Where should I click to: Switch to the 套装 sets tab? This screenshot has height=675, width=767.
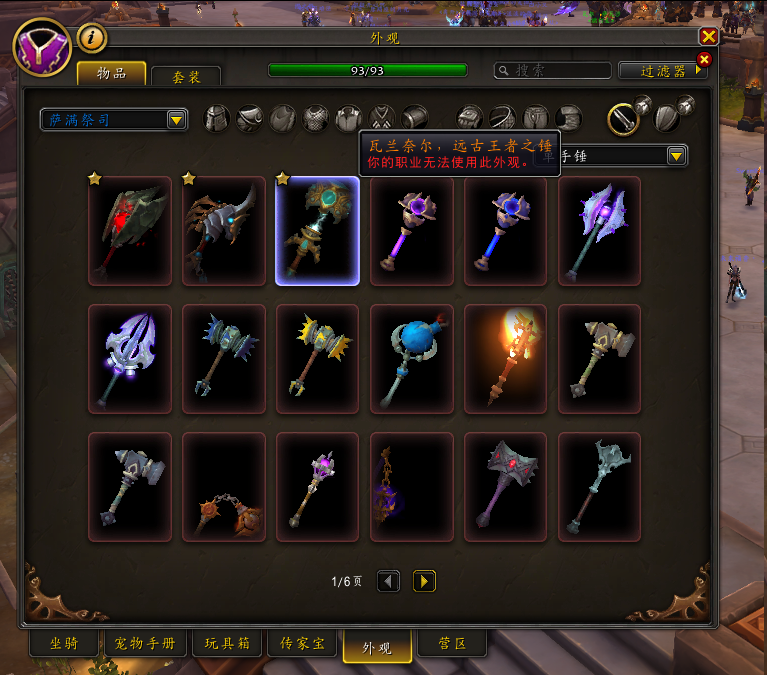186,76
